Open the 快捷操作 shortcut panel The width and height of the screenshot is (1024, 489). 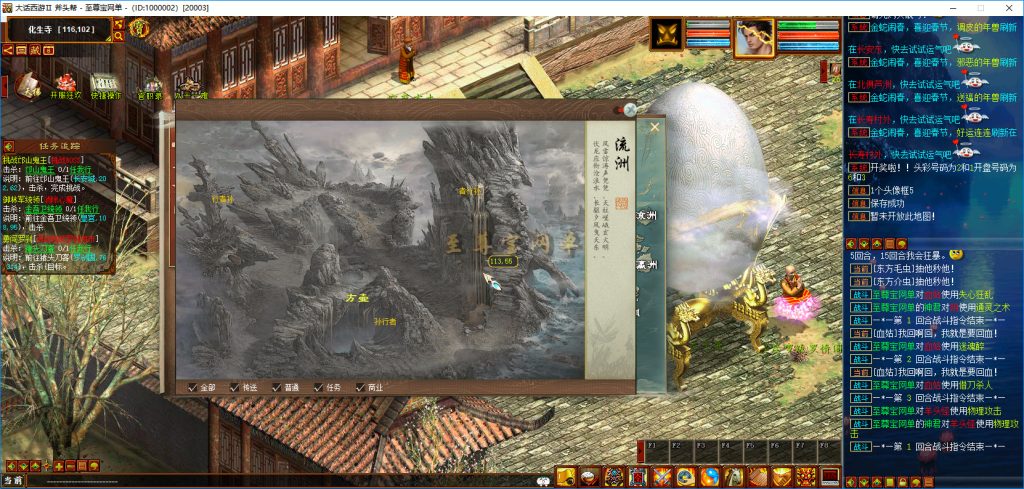[105, 86]
